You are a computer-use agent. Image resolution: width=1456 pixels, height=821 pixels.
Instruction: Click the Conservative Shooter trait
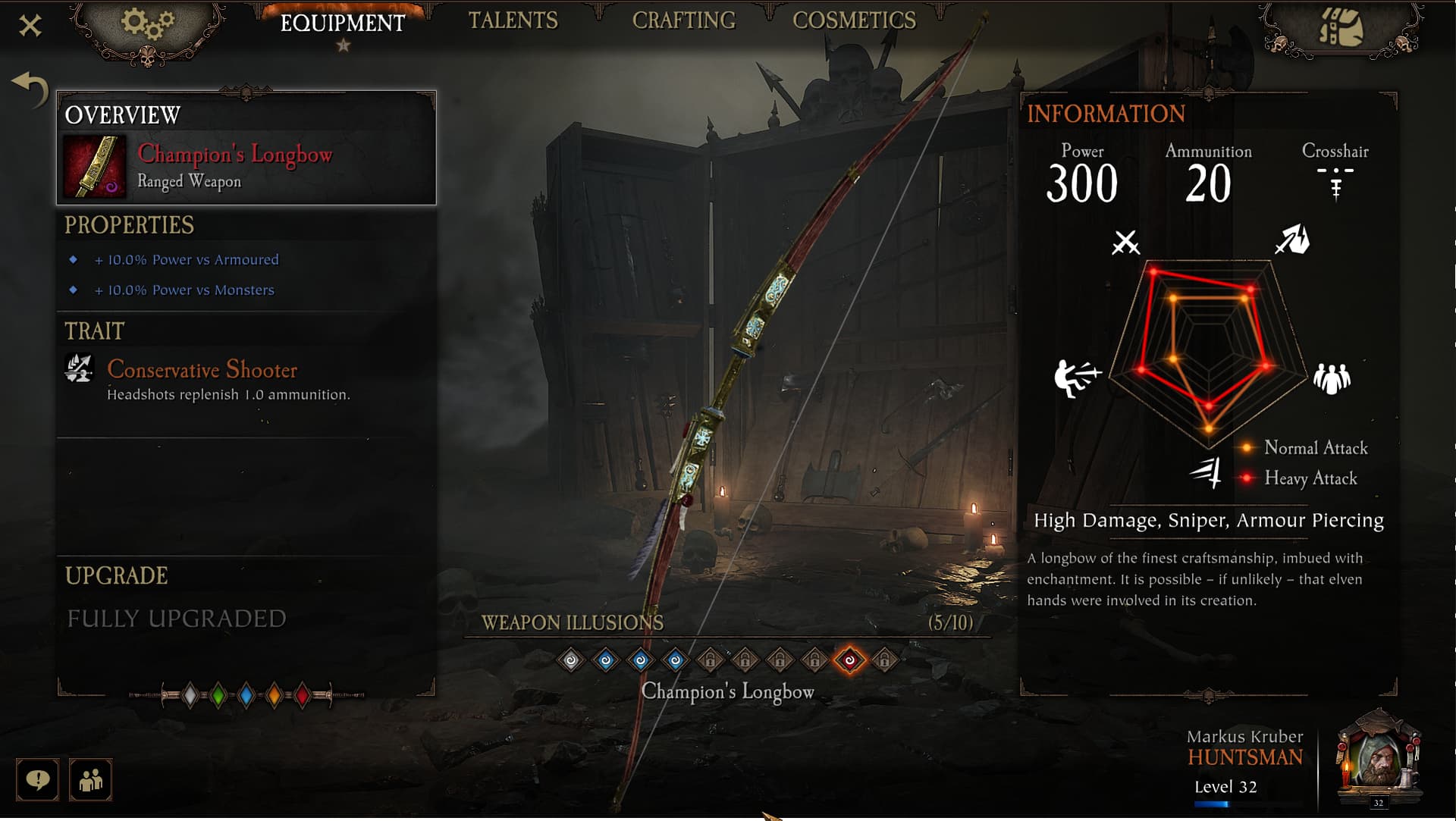(x=202, y=370)
